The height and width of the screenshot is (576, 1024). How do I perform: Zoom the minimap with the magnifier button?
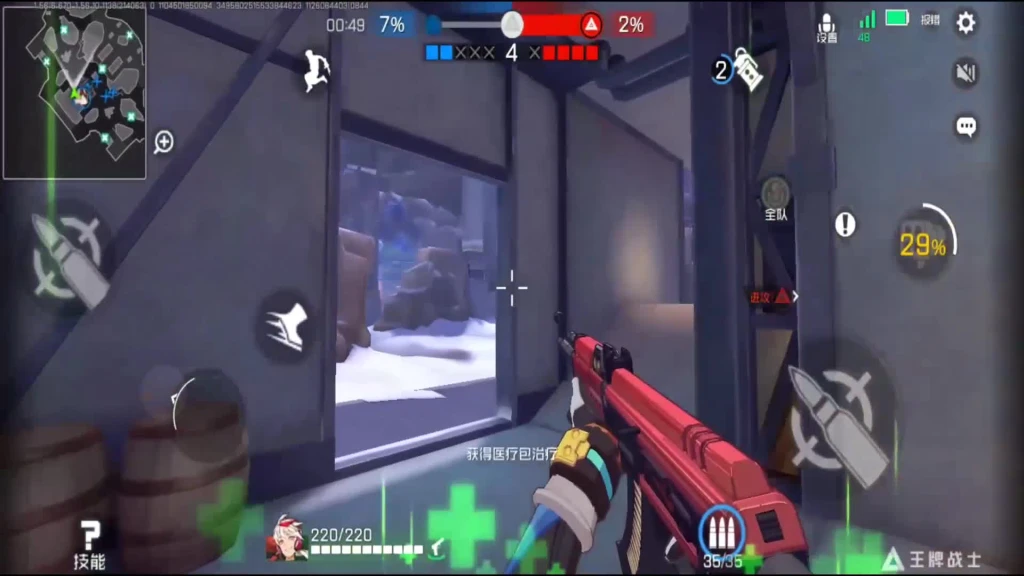tap(164, 142)
